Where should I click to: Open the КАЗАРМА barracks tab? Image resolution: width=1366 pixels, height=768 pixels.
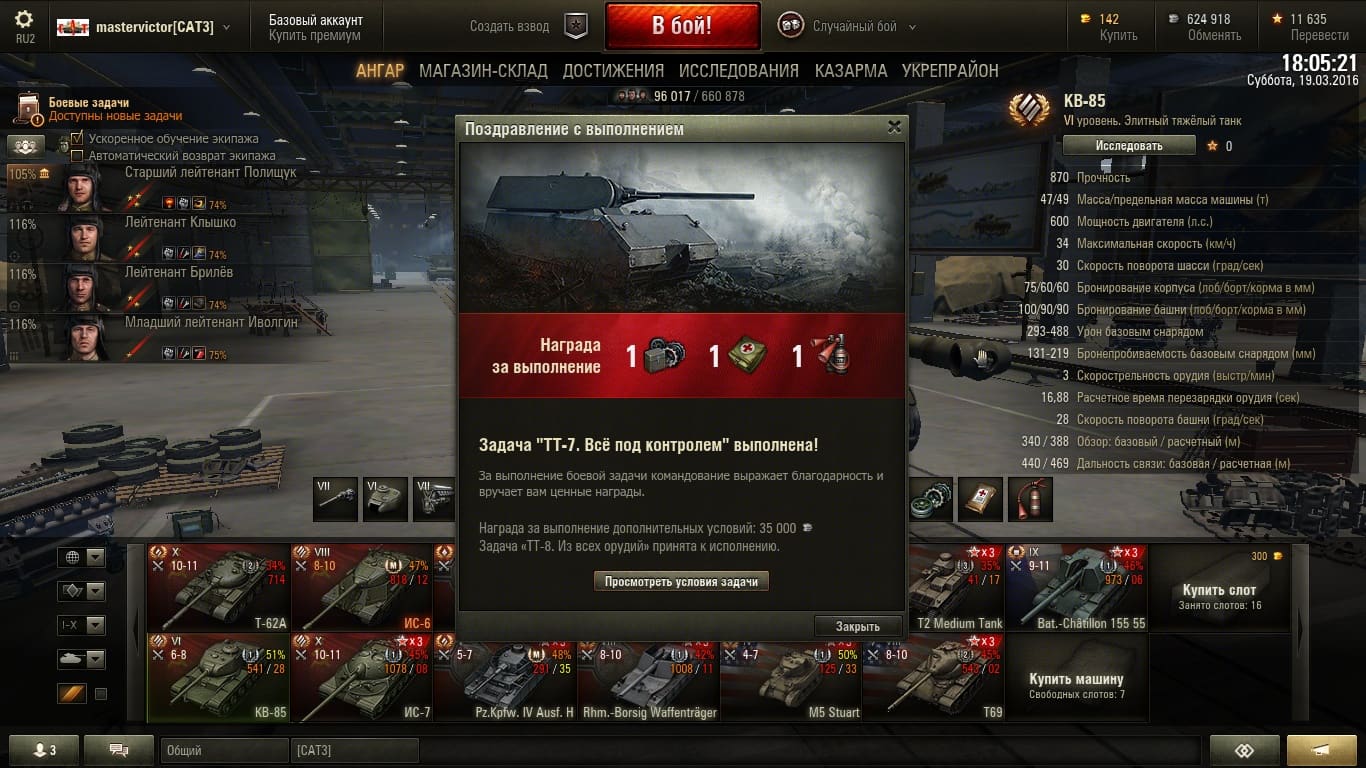tap(850, 71)
